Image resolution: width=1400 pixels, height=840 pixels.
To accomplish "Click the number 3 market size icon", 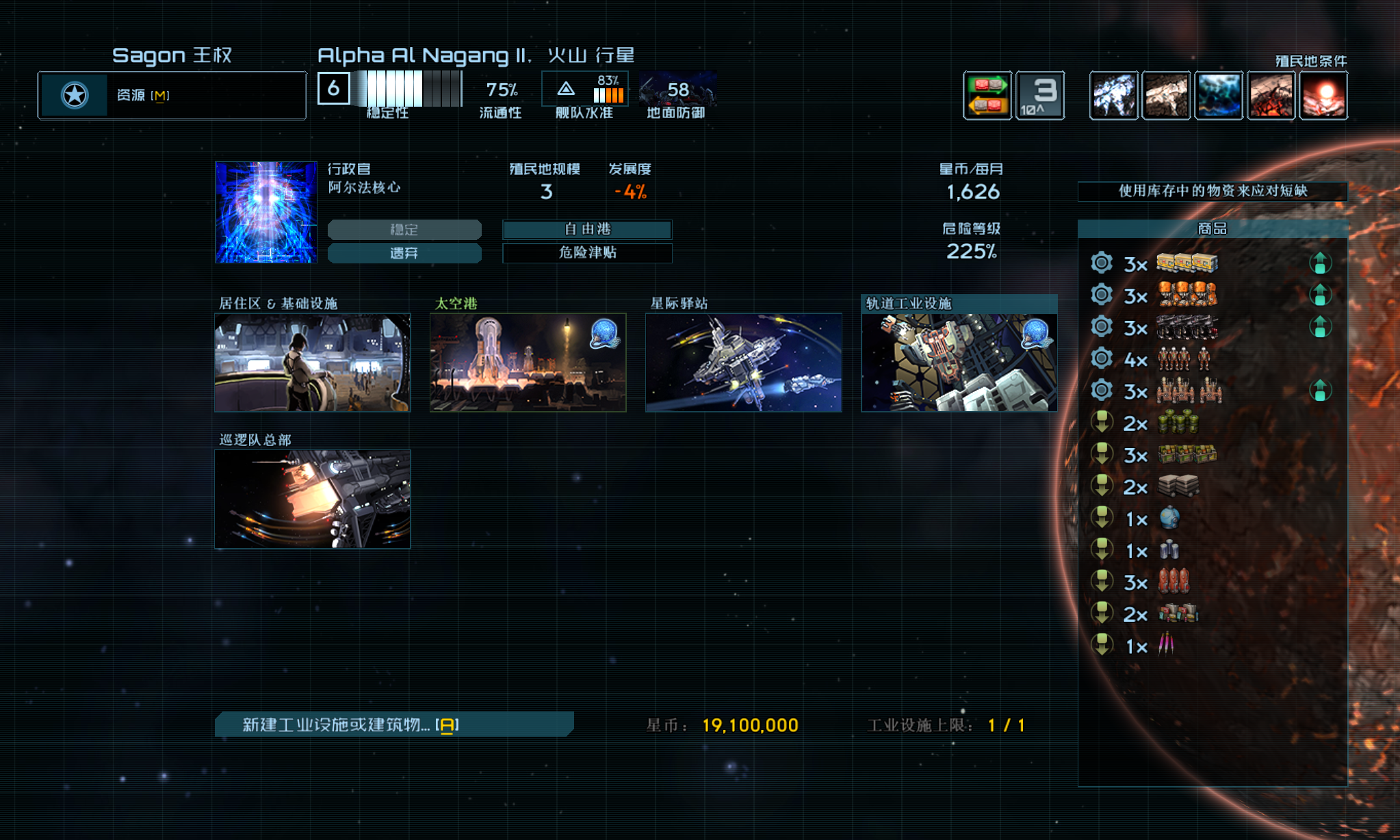I will tap(1040, 95).
